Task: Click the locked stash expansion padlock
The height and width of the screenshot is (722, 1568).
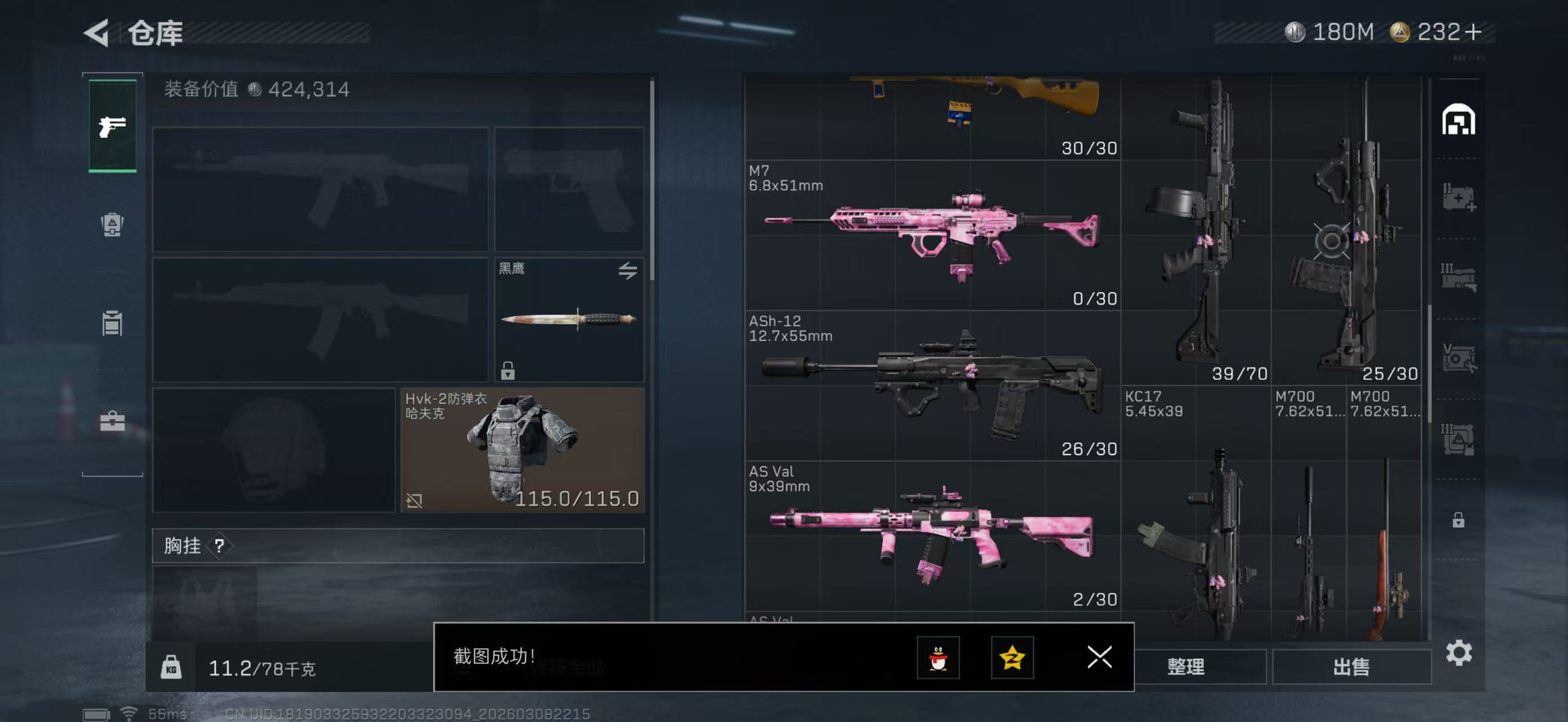Action: pos(1458,520)
